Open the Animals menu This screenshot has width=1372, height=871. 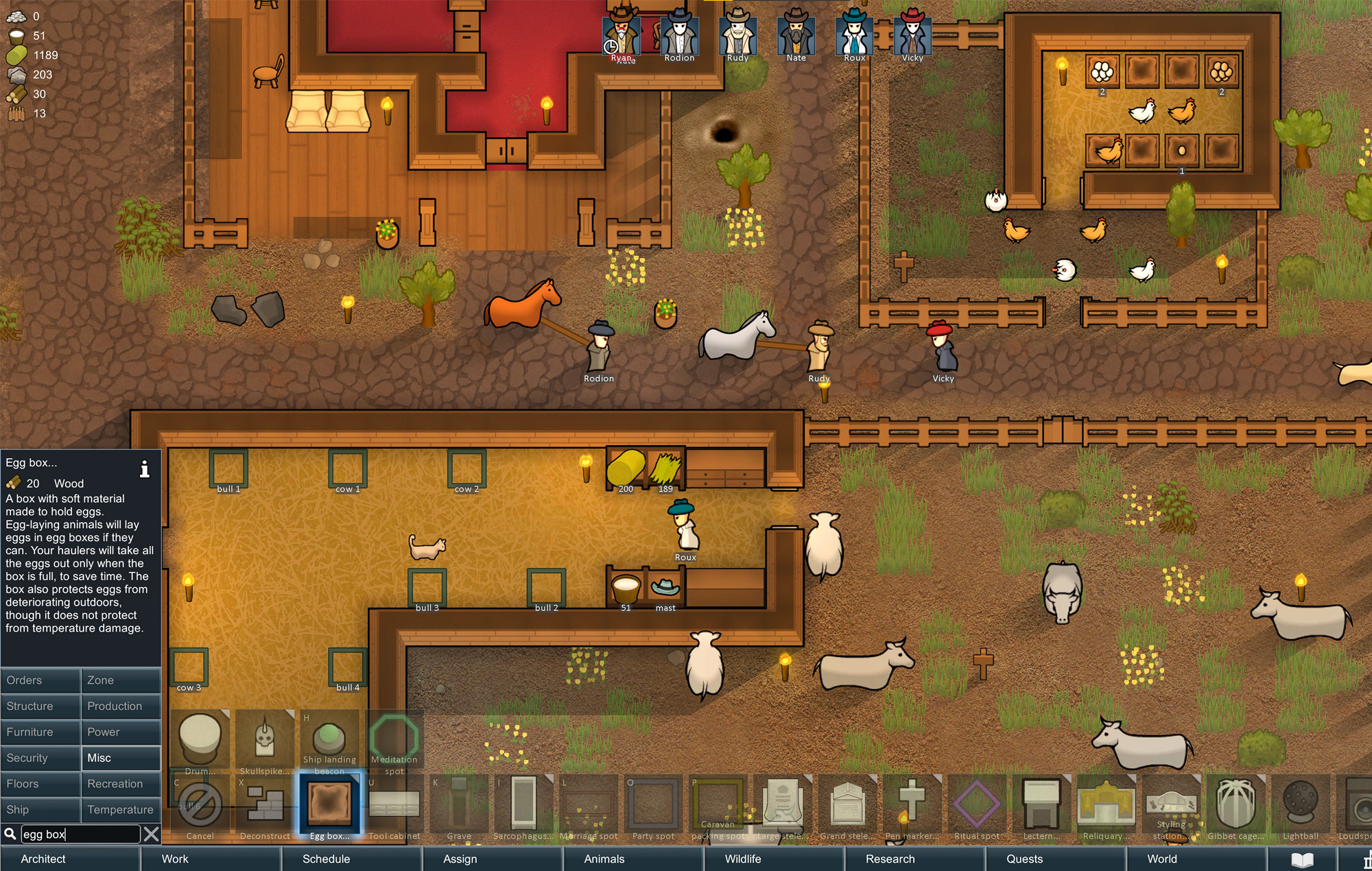(603, 859)
